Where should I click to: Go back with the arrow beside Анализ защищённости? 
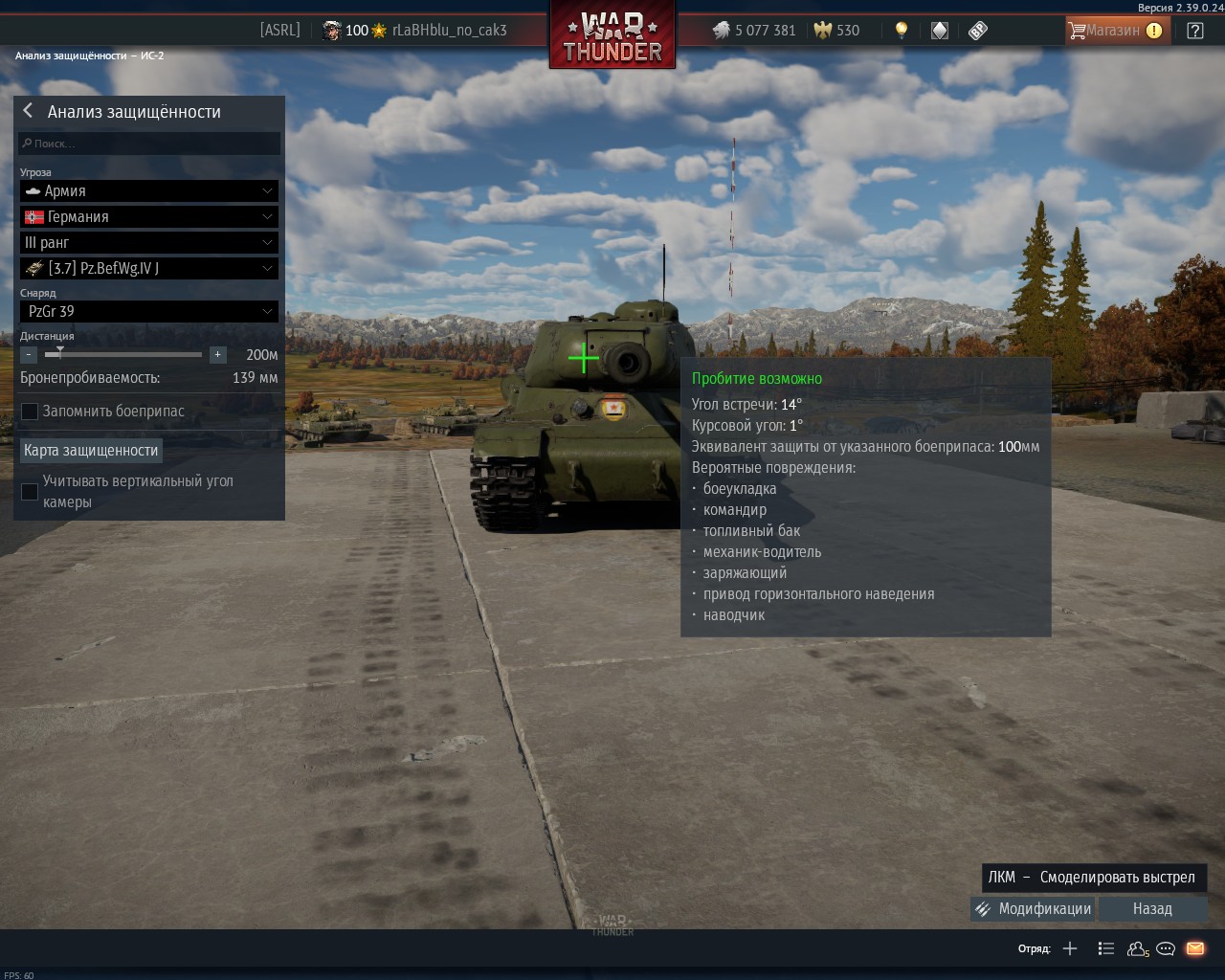point(28,111)
